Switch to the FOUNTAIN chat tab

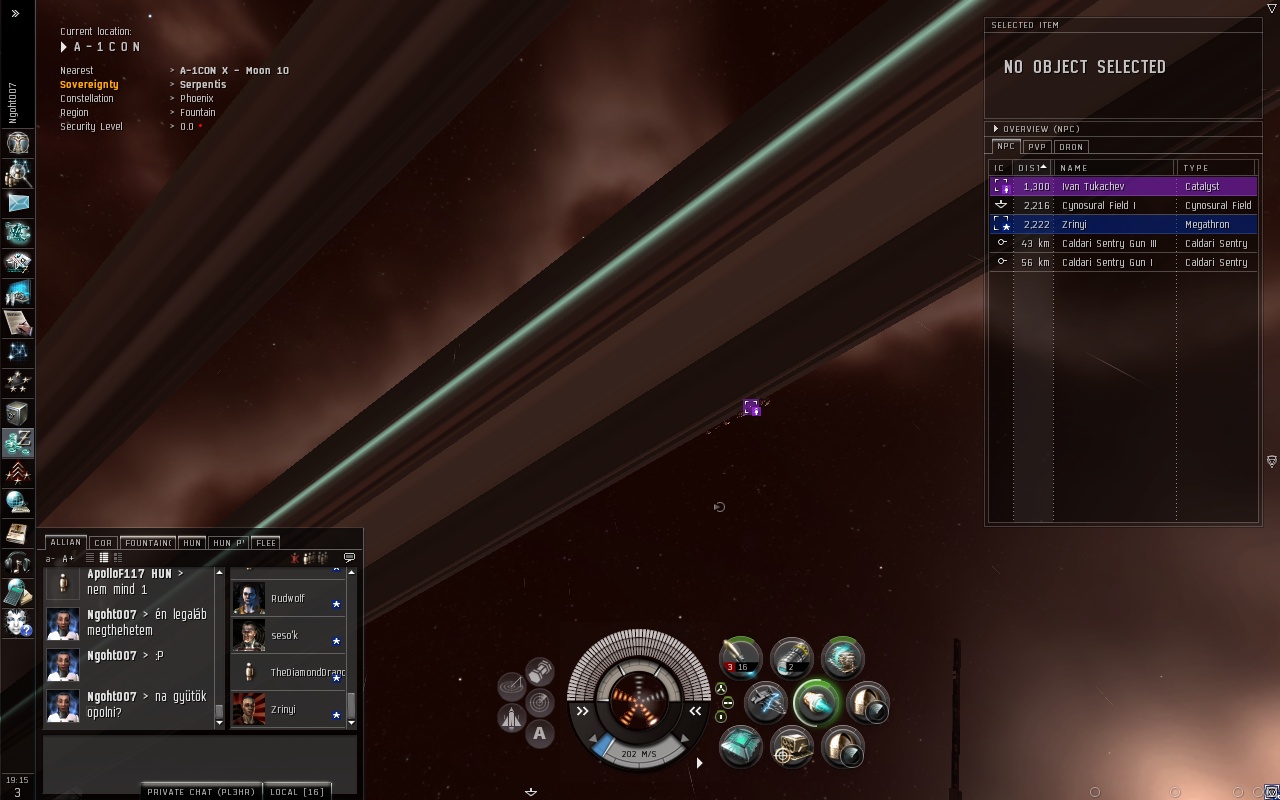click(x=148, y=543)
